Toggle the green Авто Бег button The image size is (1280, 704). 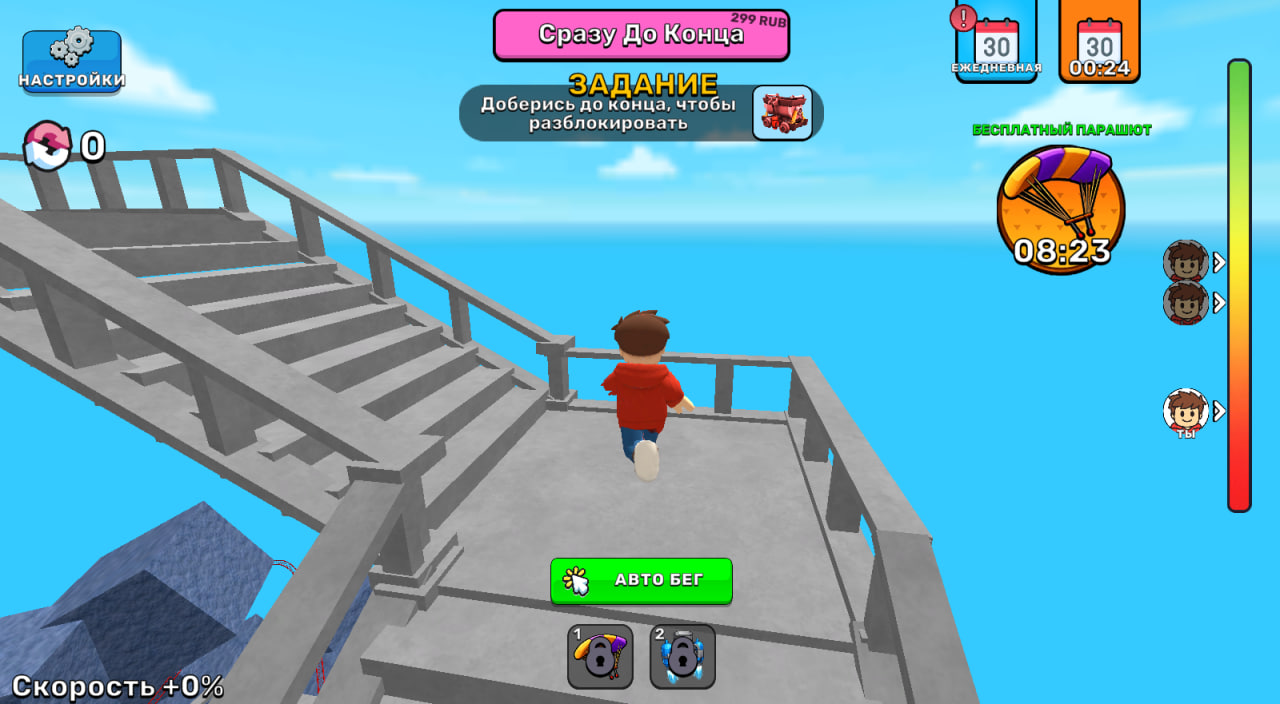pos(641,580)
